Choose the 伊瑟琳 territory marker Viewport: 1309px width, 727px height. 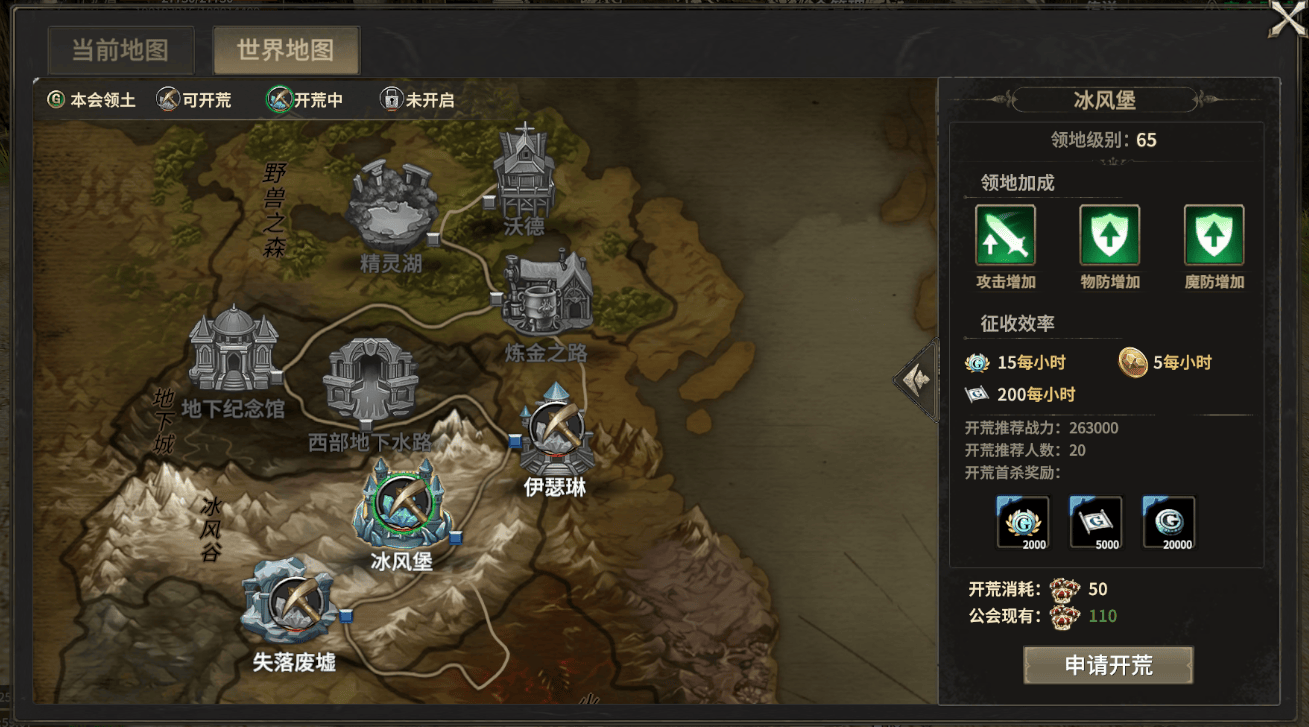tap(555, 433)
